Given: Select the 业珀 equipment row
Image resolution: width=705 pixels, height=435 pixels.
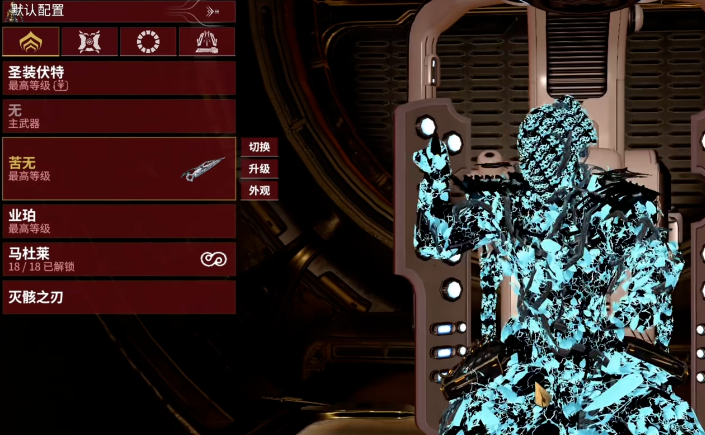Looking at the screenshot, I should 119,221.
